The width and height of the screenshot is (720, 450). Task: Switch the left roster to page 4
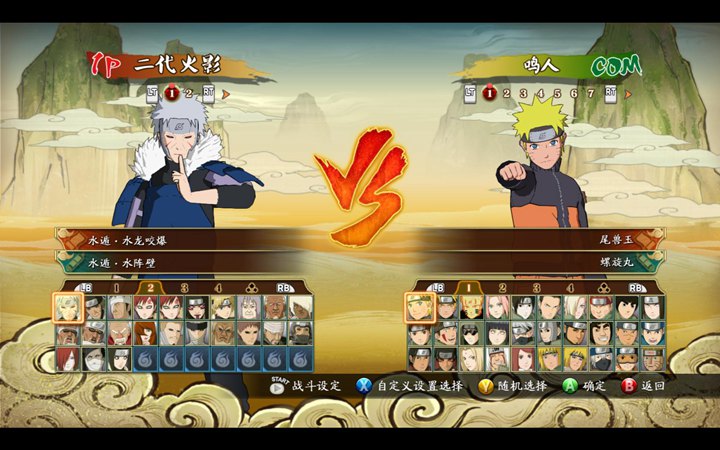216,289
